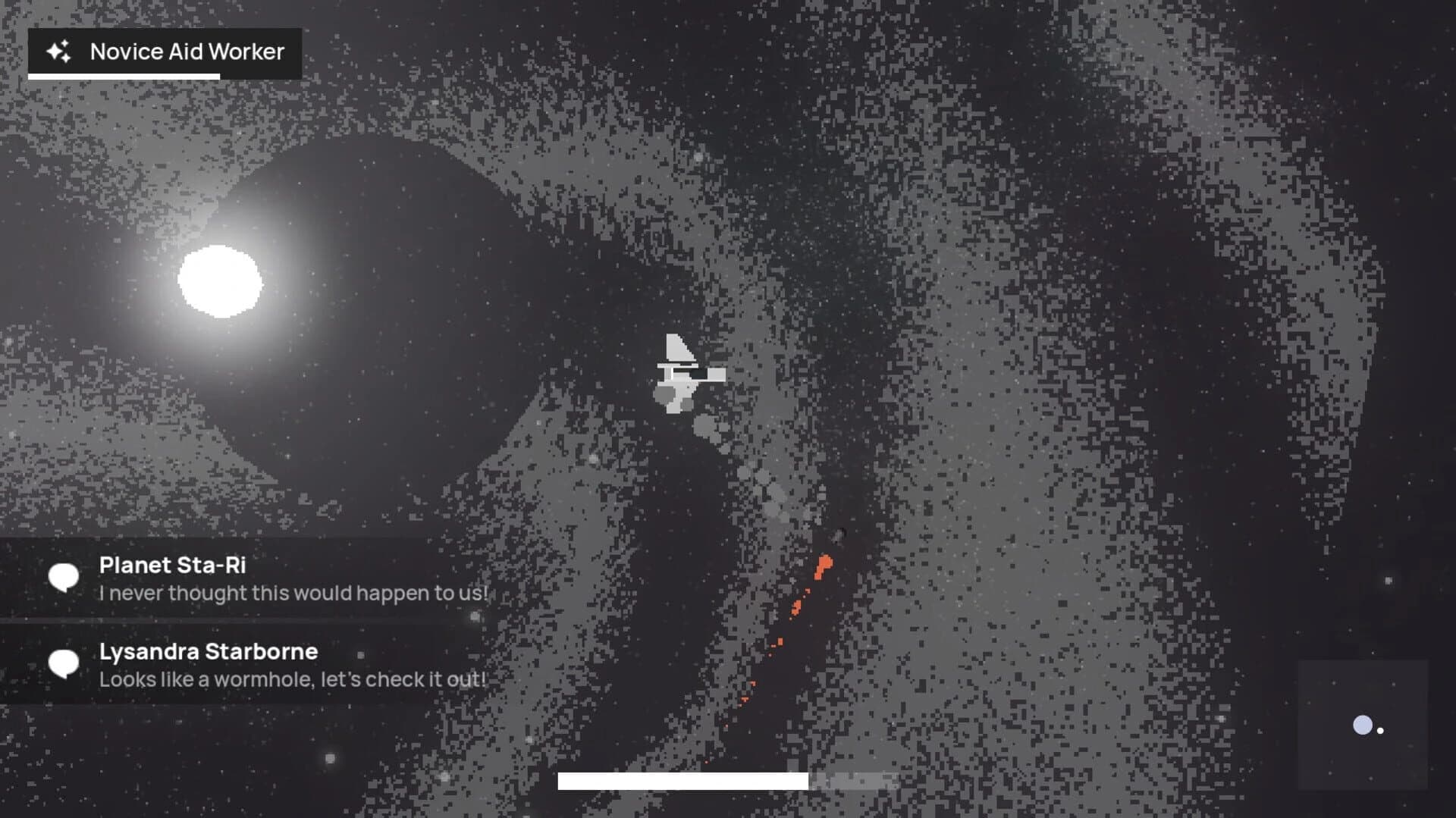
Task: Select the large blue planet dot on the minimap
Action: coord(1362,725)
